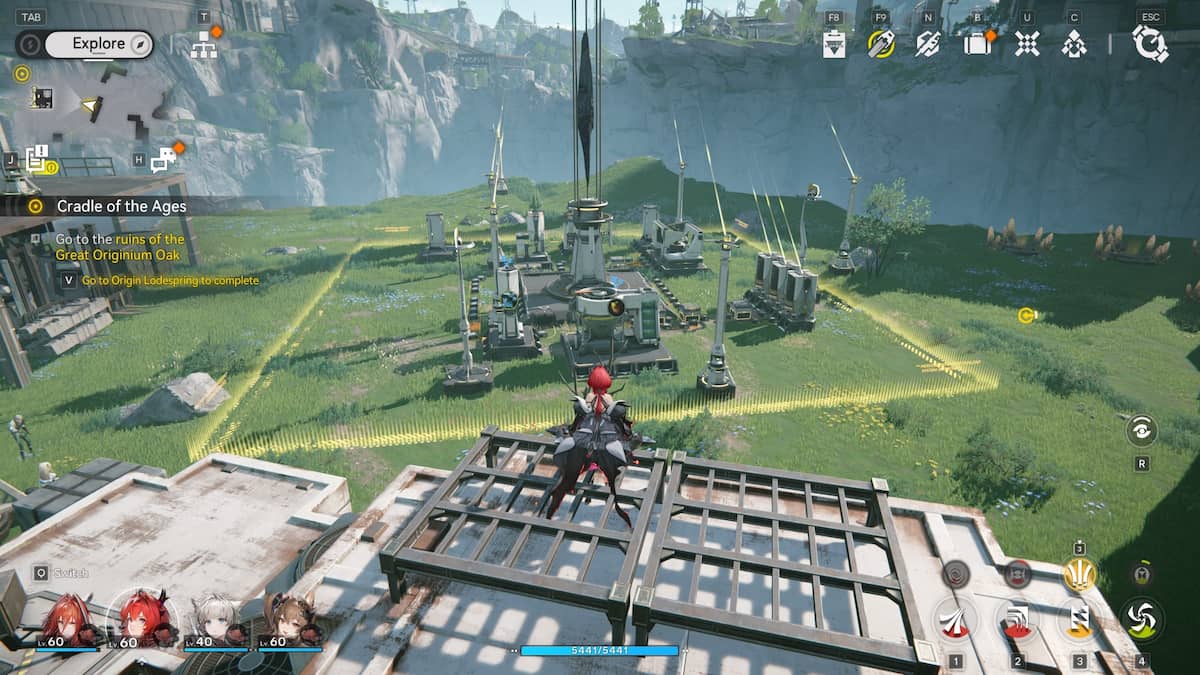The image size is (1200, 675).
Task: Activate the red fan-shaped skill
Action: click(x=955, y=619)
